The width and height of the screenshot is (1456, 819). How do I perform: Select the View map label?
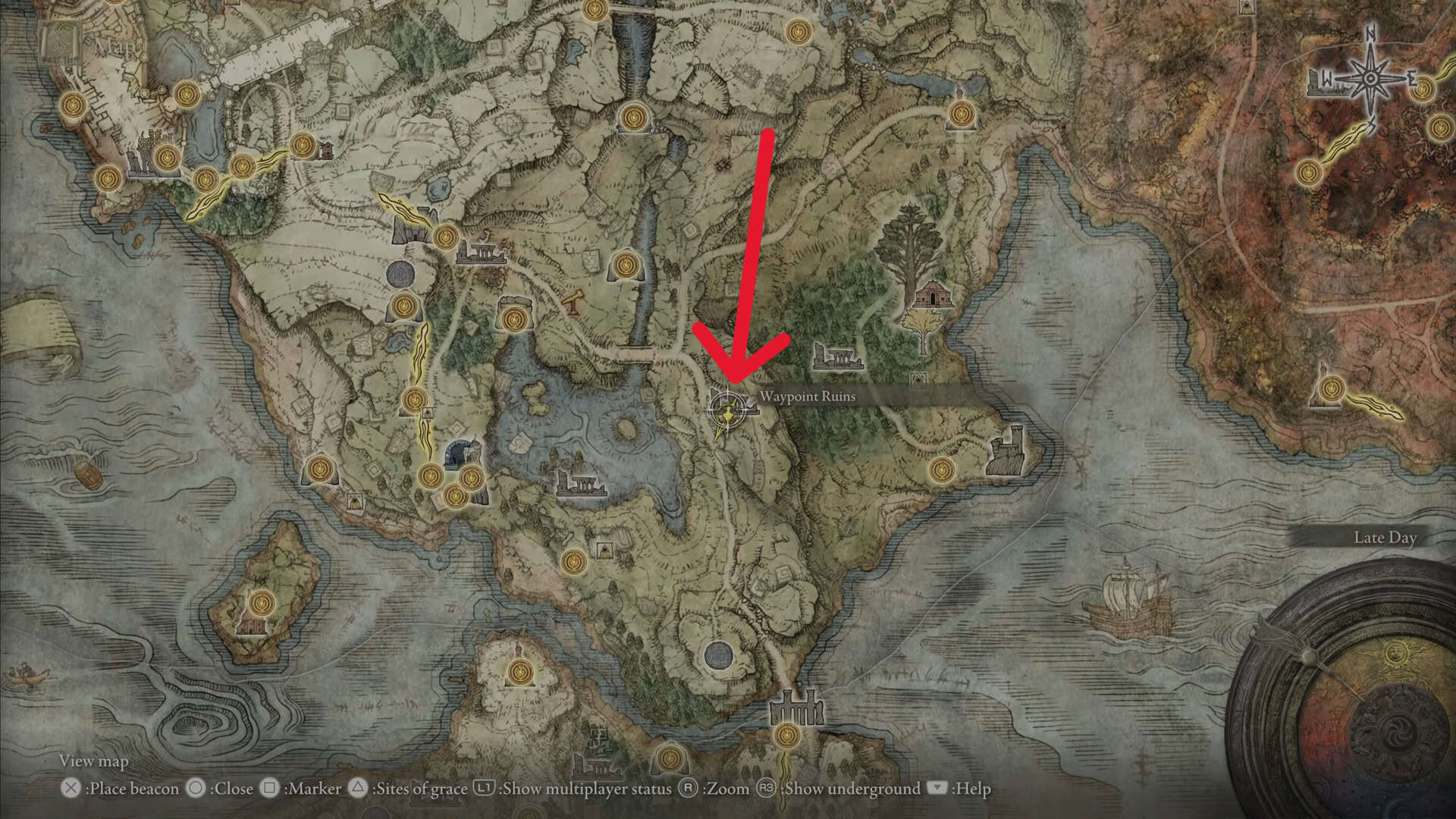[x=95, y=761]
